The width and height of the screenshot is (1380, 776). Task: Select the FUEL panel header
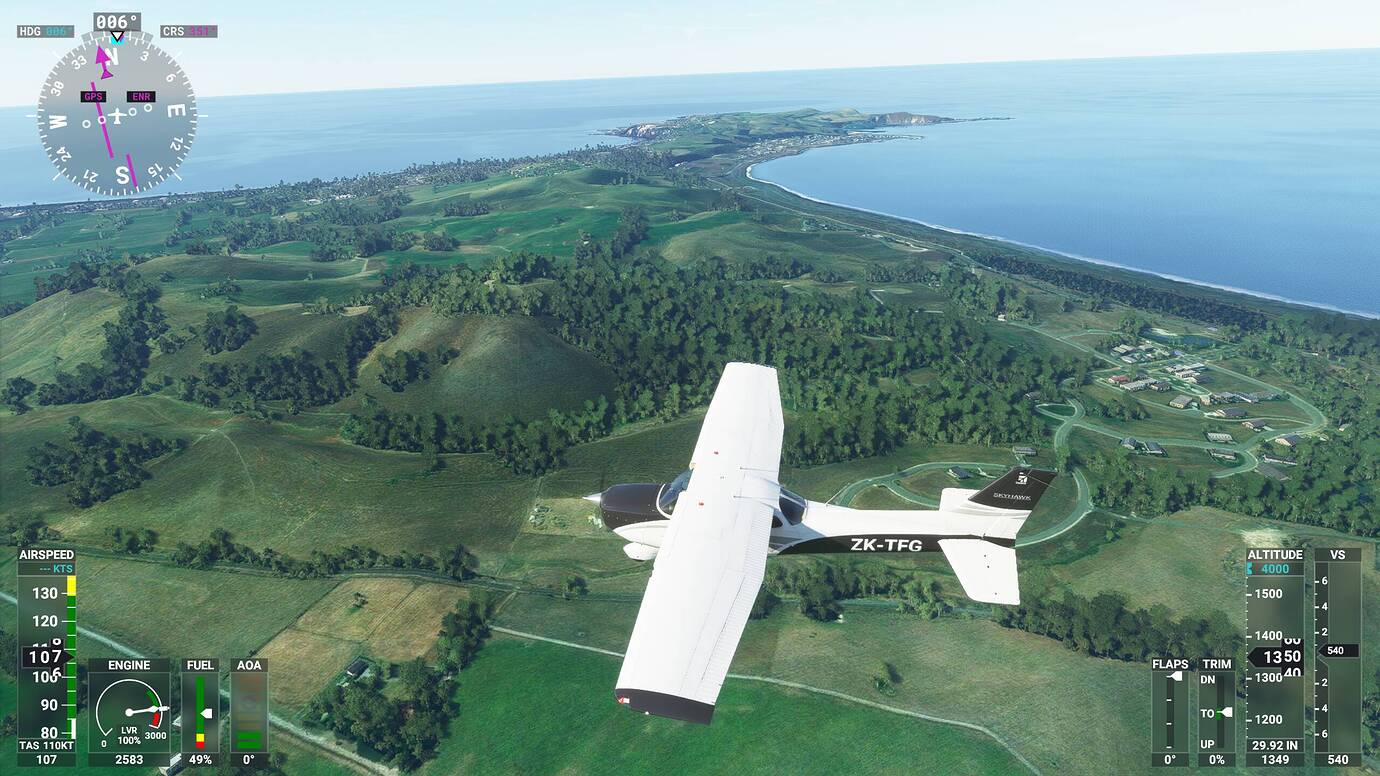pos(200,664)
